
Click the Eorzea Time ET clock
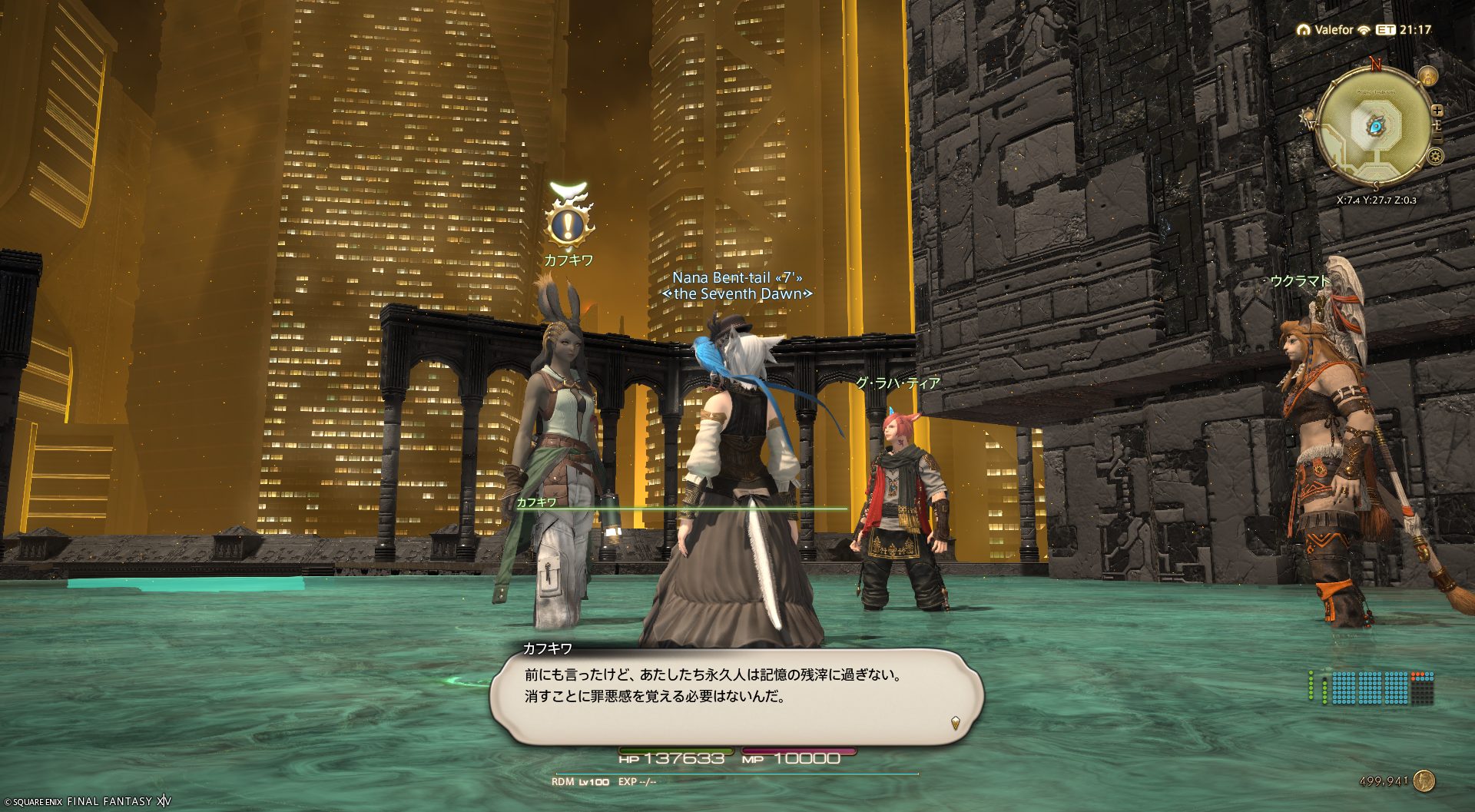[x=1404, y=30]
